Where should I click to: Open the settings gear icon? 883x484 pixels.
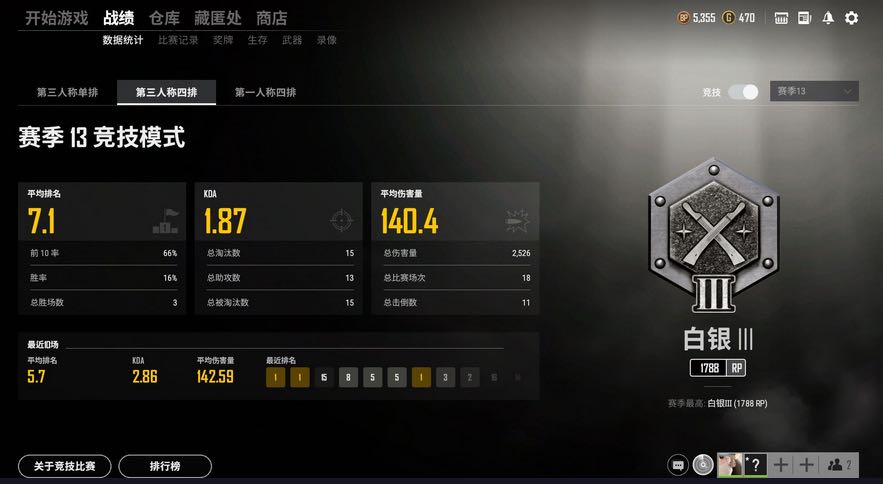852,18
